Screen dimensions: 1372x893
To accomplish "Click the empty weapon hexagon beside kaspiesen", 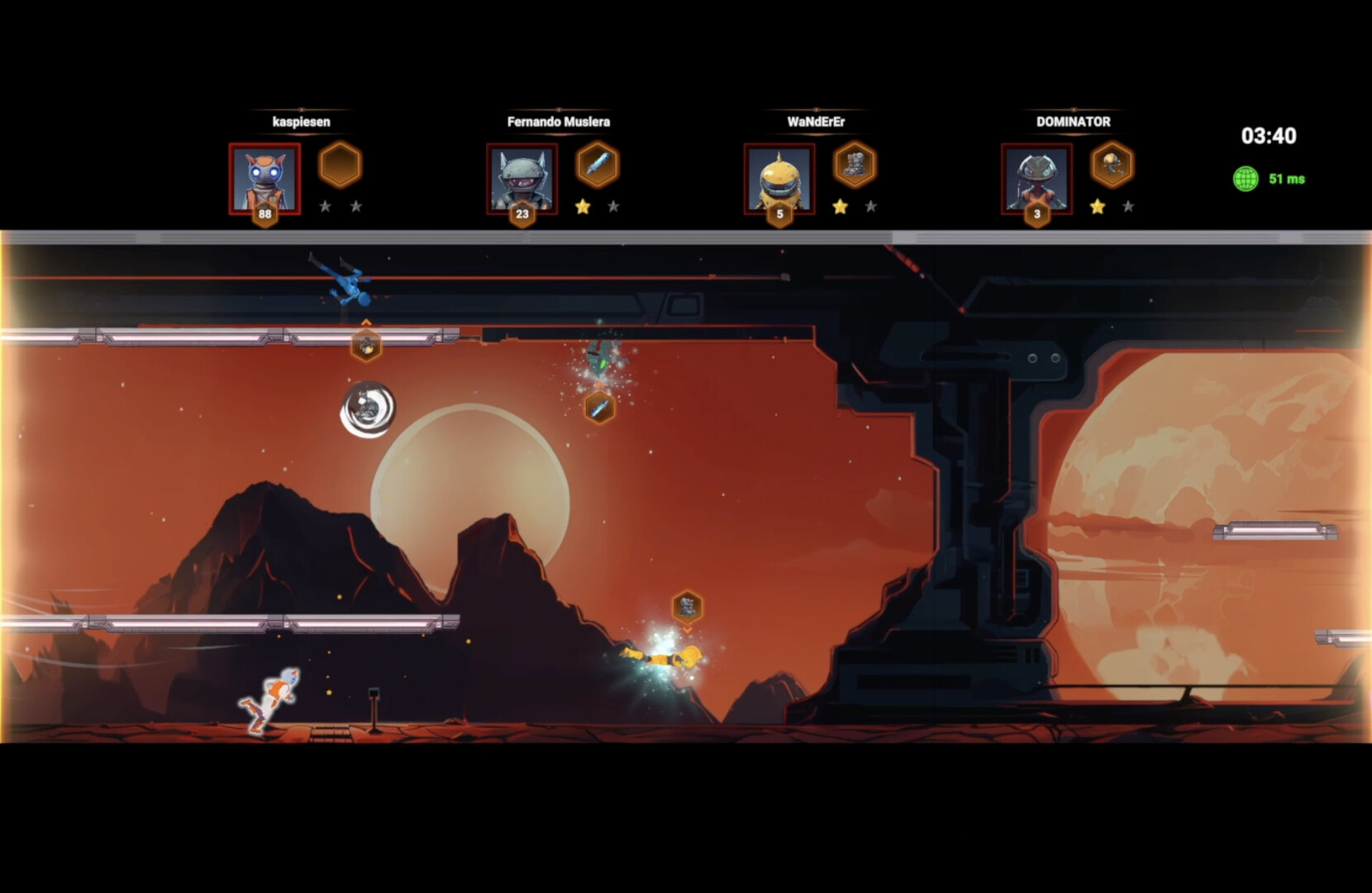I will click(341, 165).
